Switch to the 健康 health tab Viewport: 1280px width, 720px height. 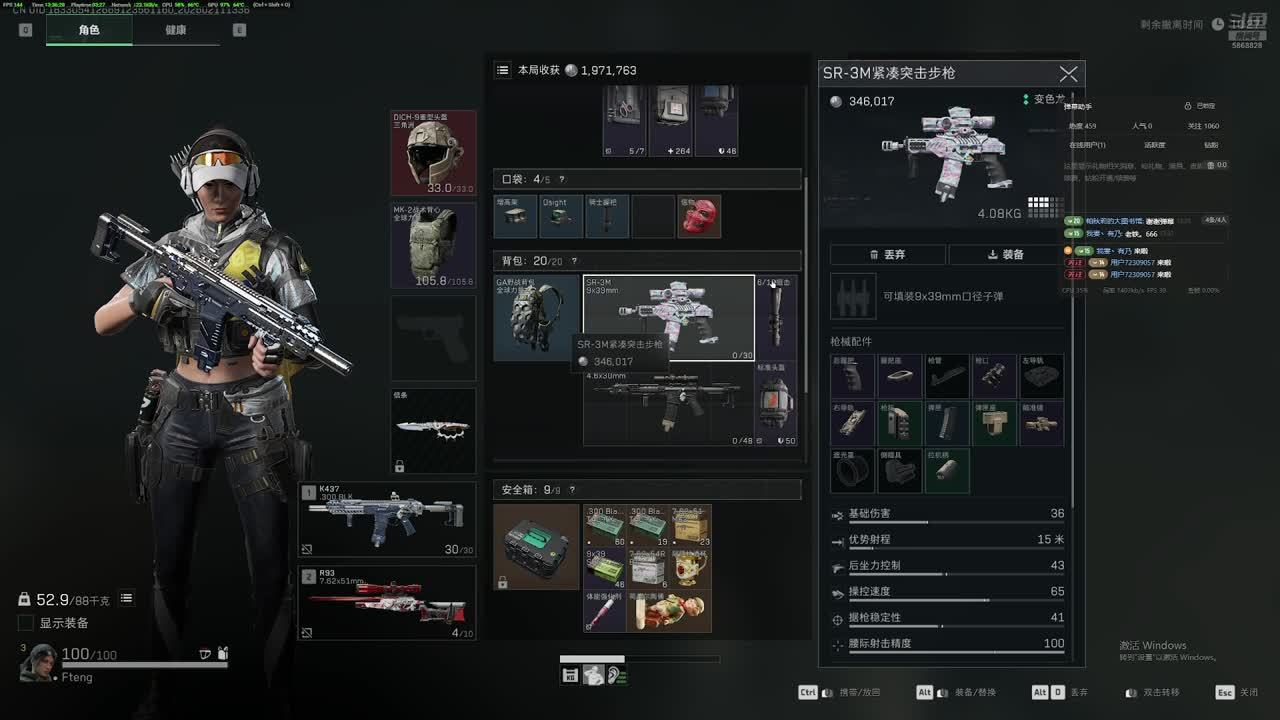coord(176,30)
